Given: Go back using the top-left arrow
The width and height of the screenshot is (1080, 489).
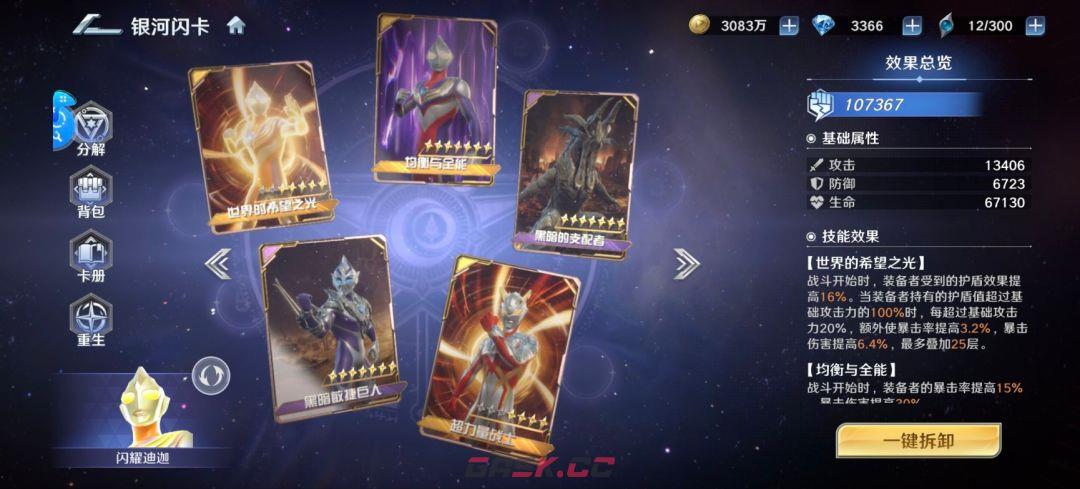Looking at the screenshot, I should pyautogui.click(x=96, y=25).
